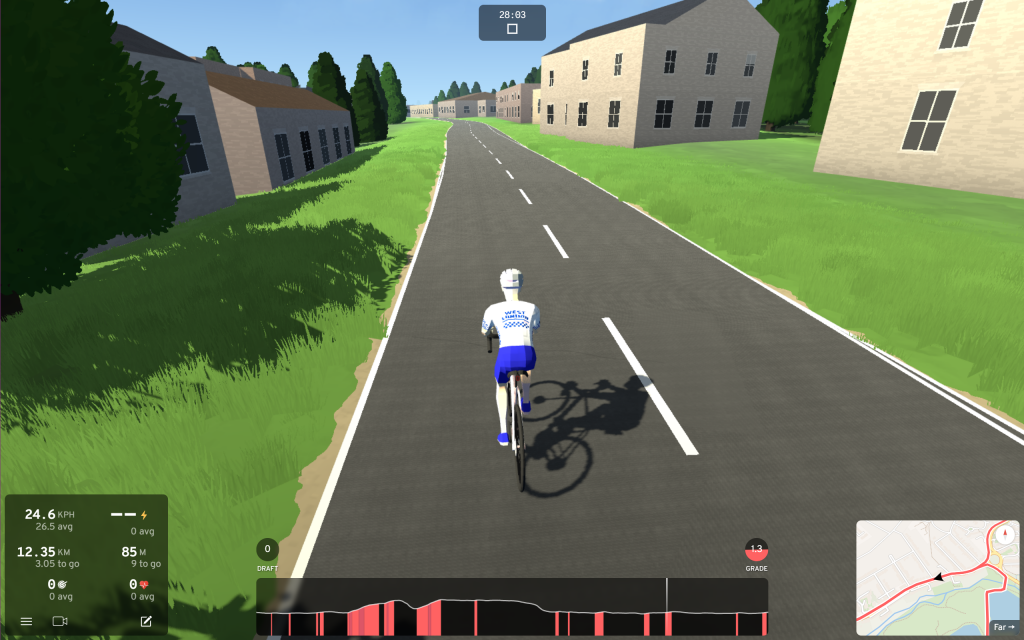Image resolution: width=1024 pixels, height=640 pixels.
Task: Open the hamburger menu
Action: click(x=27, y=621)
